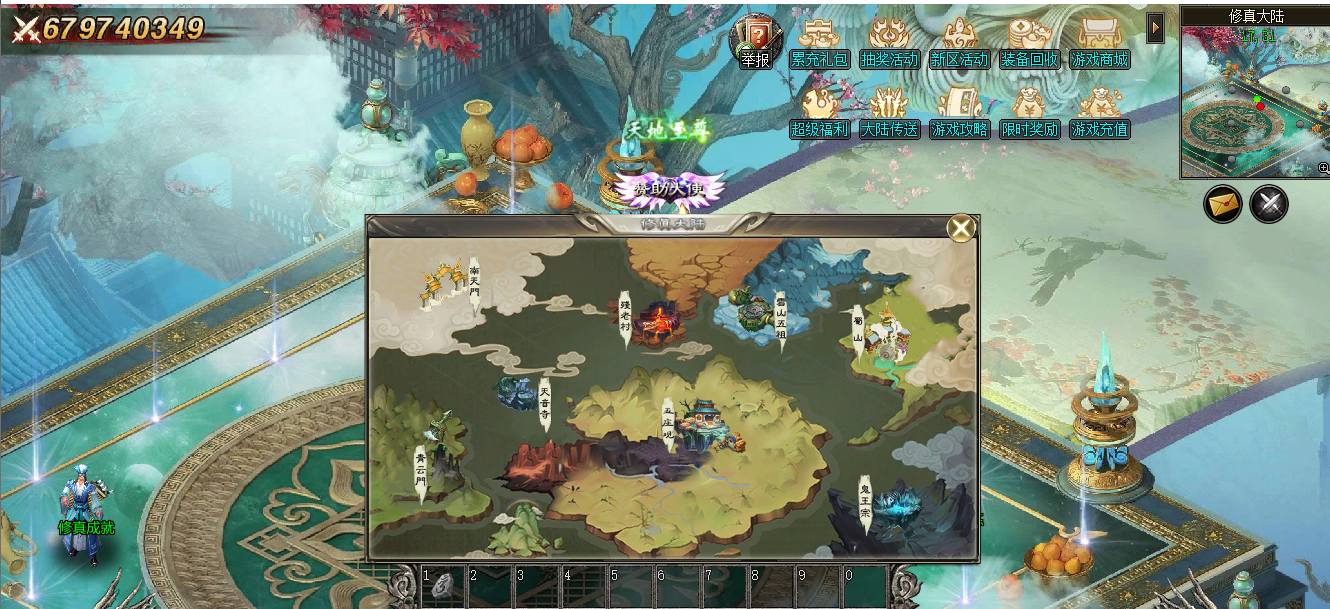Click the minimap in the corner
Viewport: 1330px width, 609px height.
pyautogui.click(x=1255, y=102)
